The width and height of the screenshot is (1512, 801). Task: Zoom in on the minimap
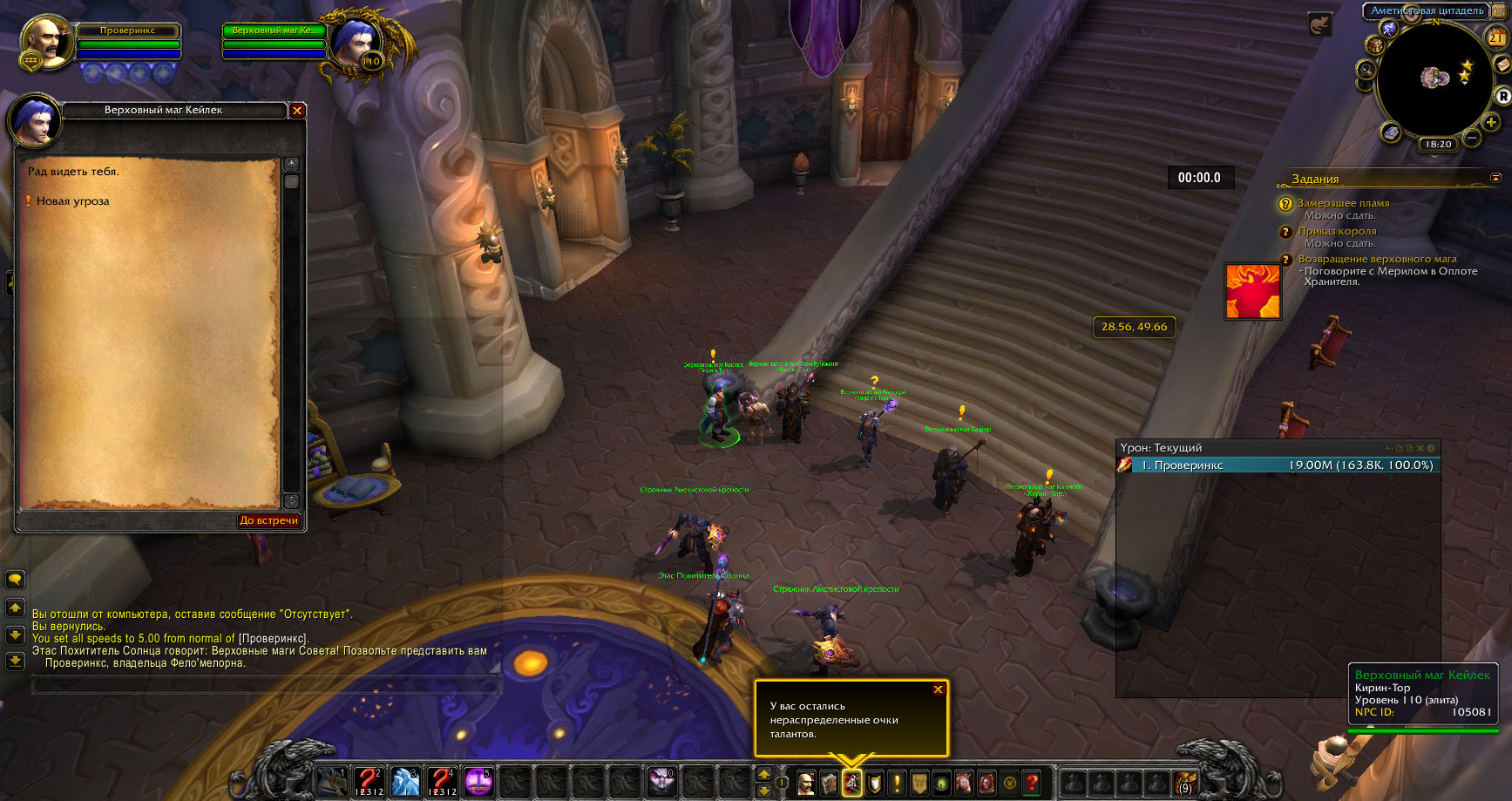pyautogui.click(x=1492, y=123)
